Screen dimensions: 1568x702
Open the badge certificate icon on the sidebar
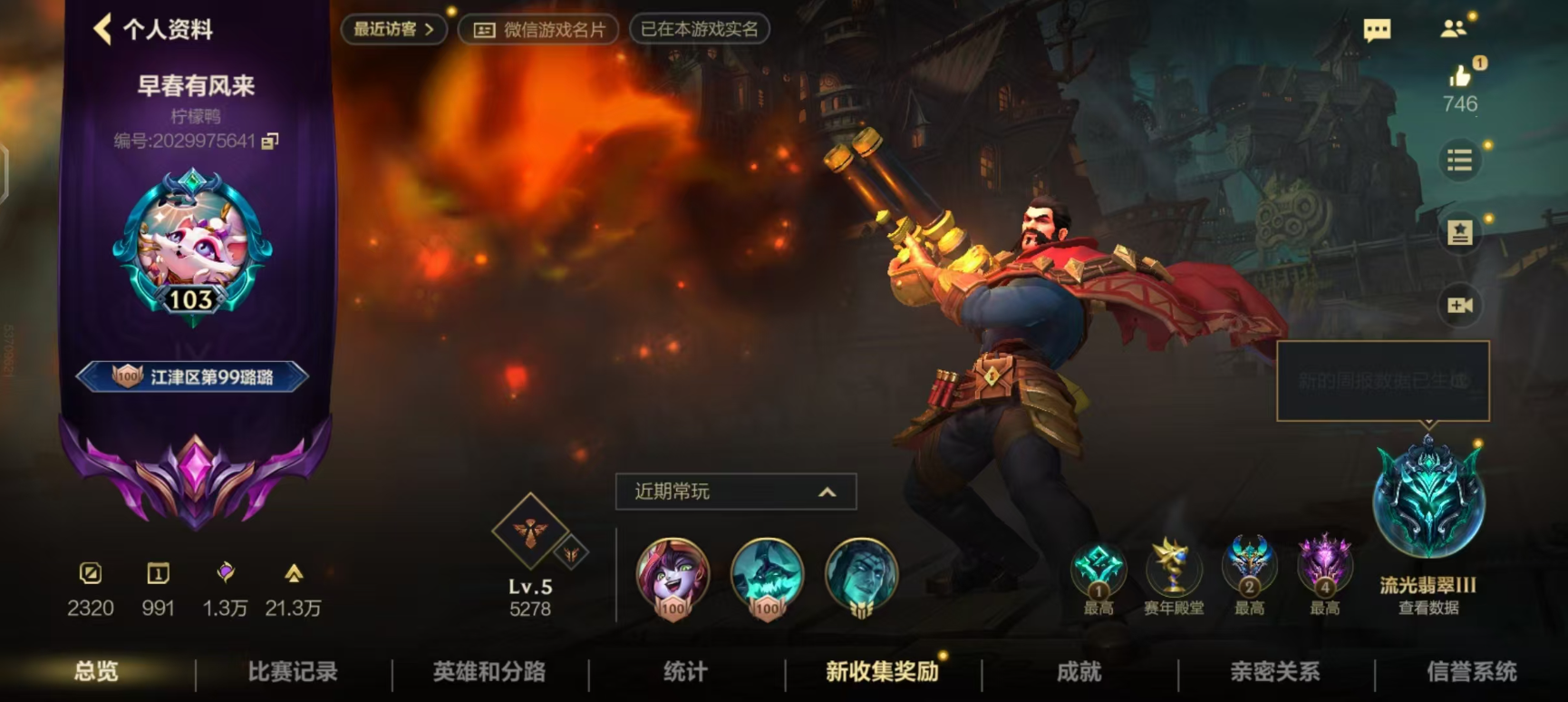pyautogui.click(x=1459, y=234)
